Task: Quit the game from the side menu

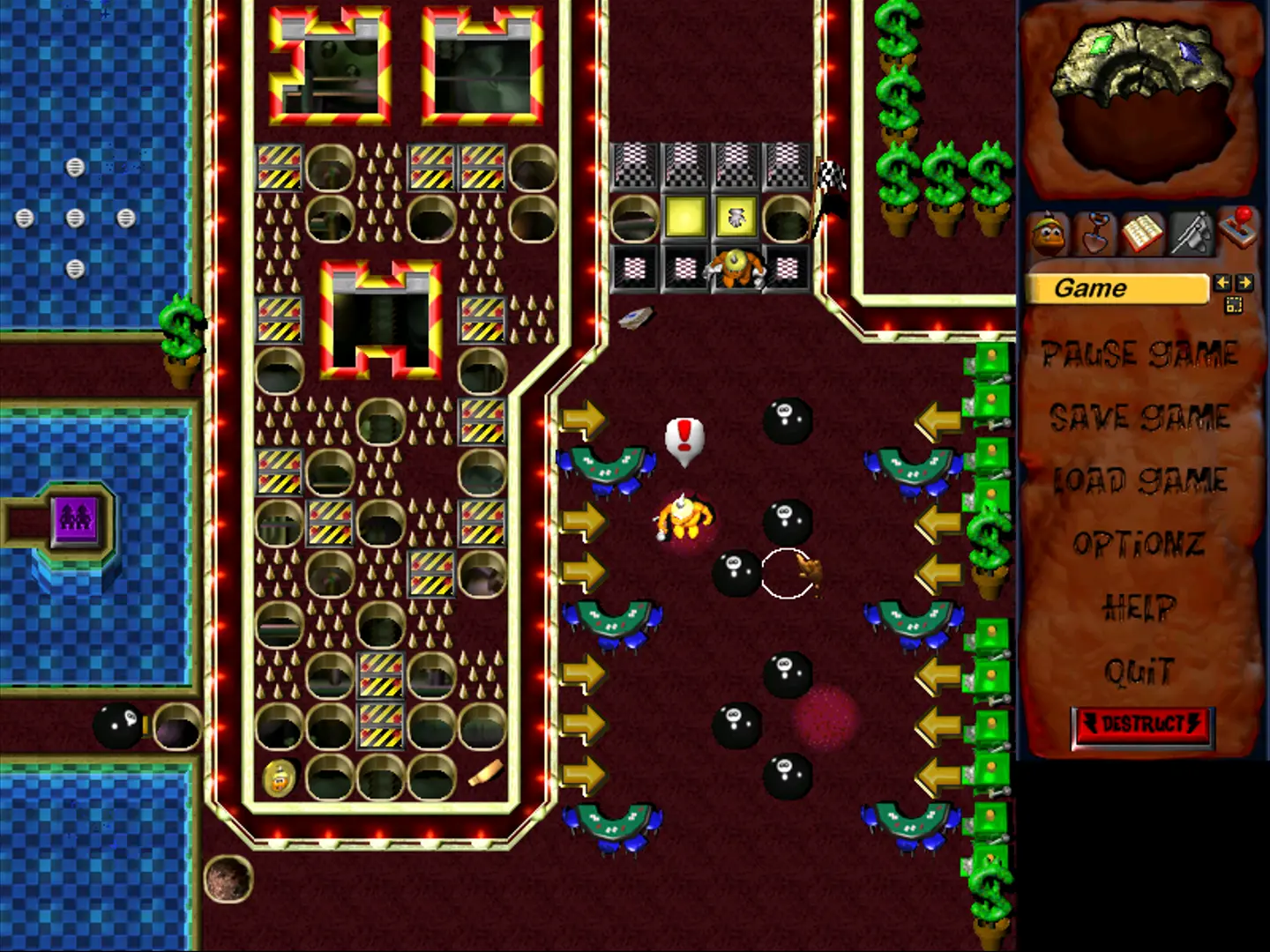Action: tap(1139, 672)
